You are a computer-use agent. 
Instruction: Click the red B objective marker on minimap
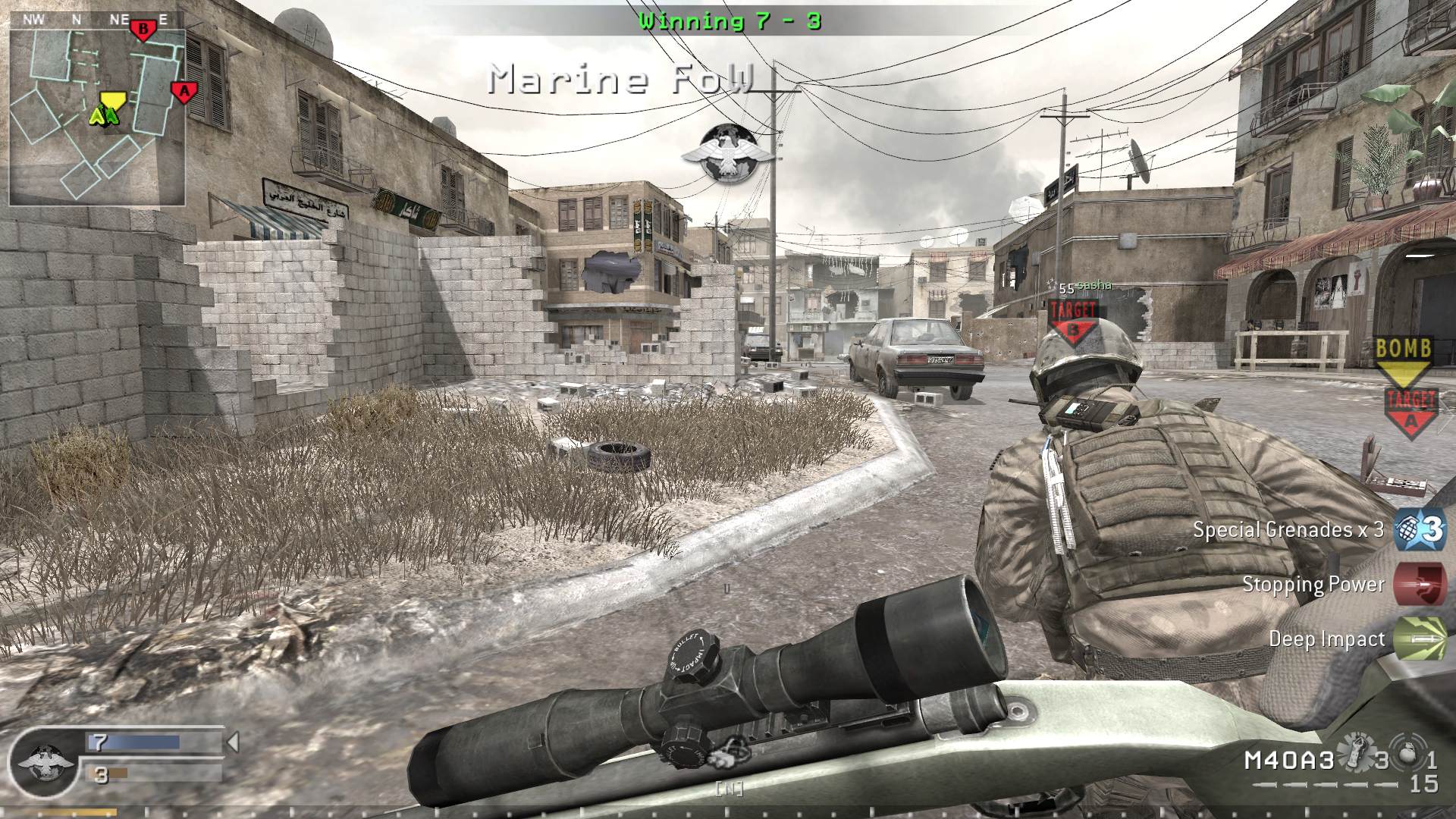[141, 29]
